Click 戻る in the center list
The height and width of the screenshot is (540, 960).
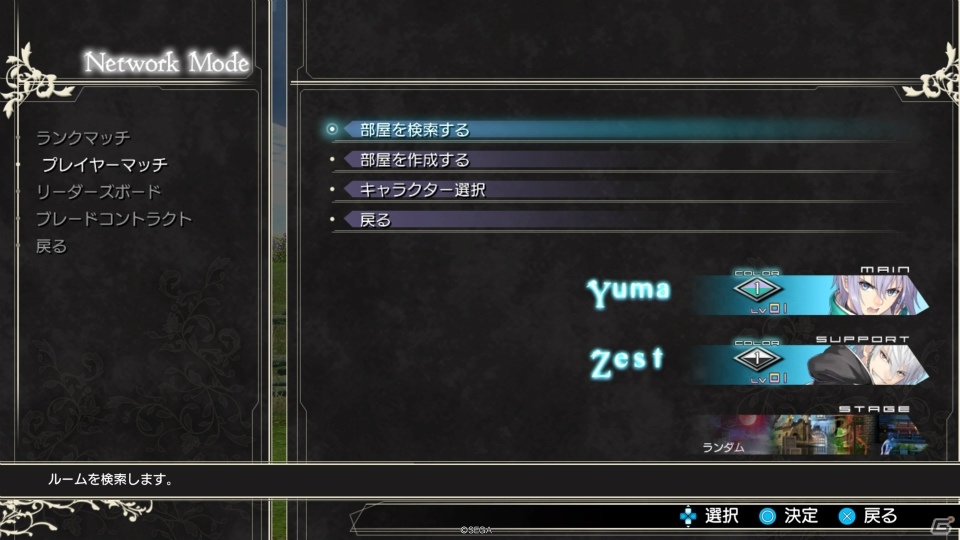(x=375, y=220)
